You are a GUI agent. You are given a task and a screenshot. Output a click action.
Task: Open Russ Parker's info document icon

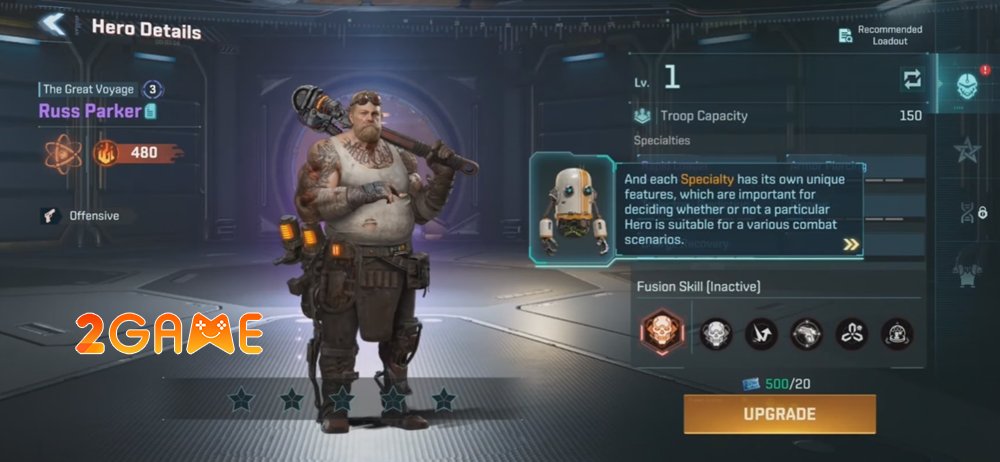tap(151, 111)
